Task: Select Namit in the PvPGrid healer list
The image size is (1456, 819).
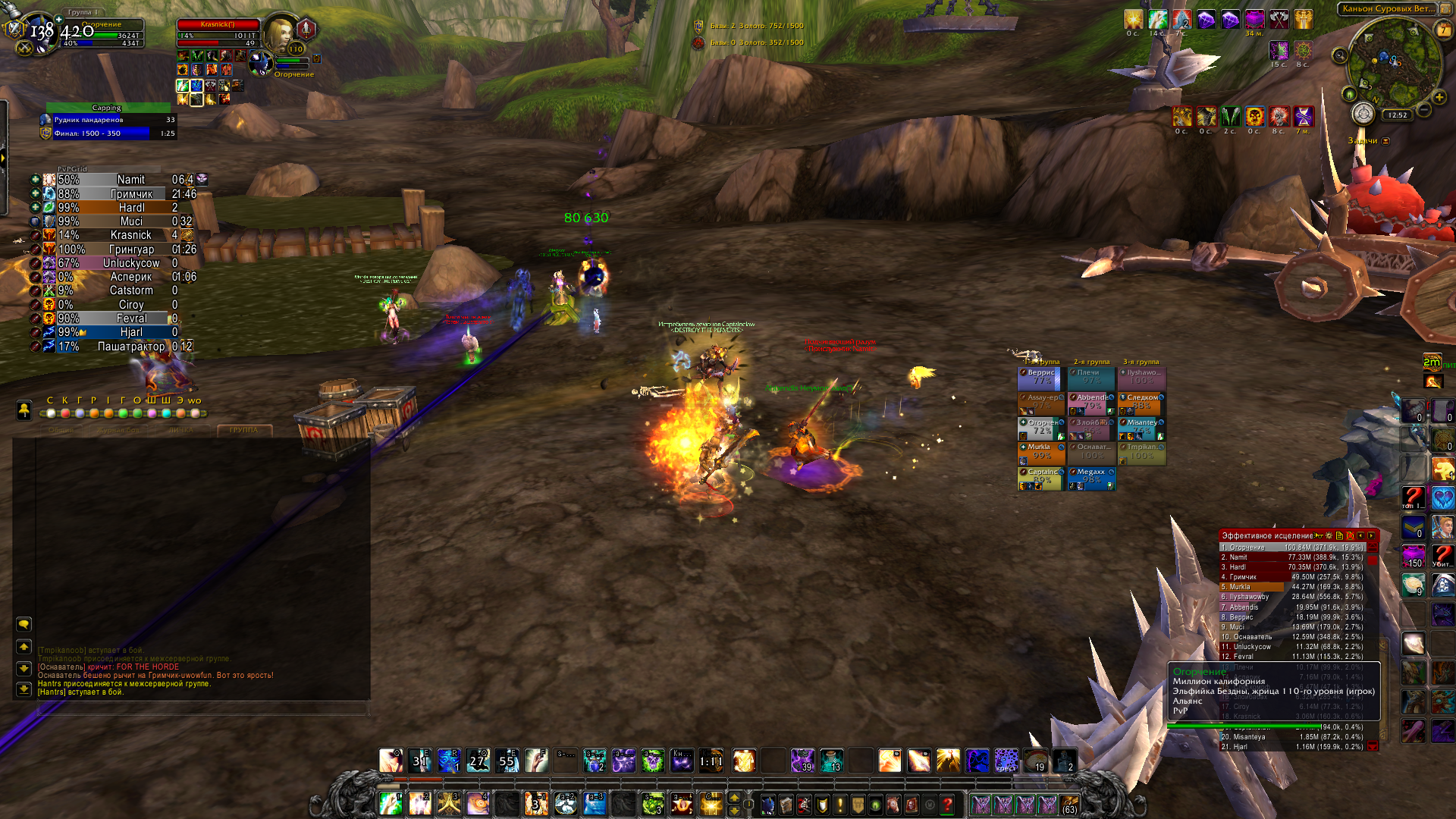Action: [130, 180]
